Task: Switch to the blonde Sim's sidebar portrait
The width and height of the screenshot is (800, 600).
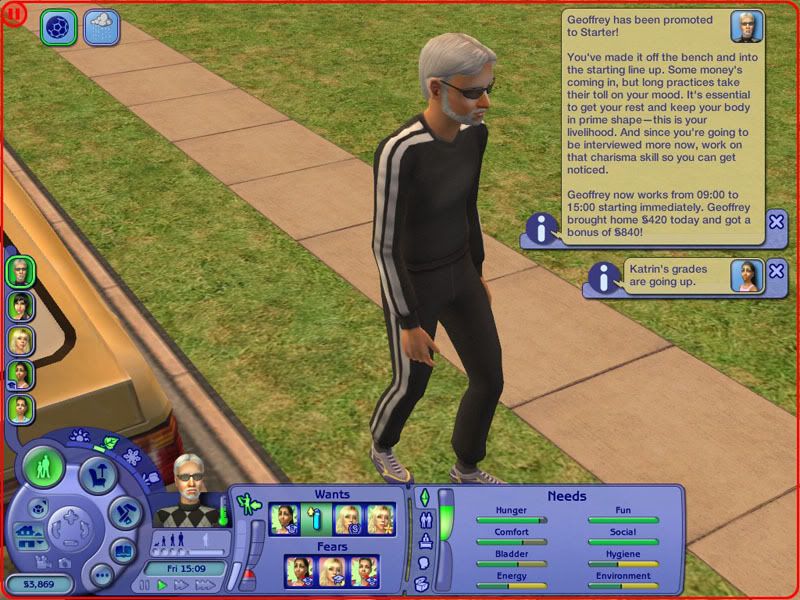Action: coord(20,340)
